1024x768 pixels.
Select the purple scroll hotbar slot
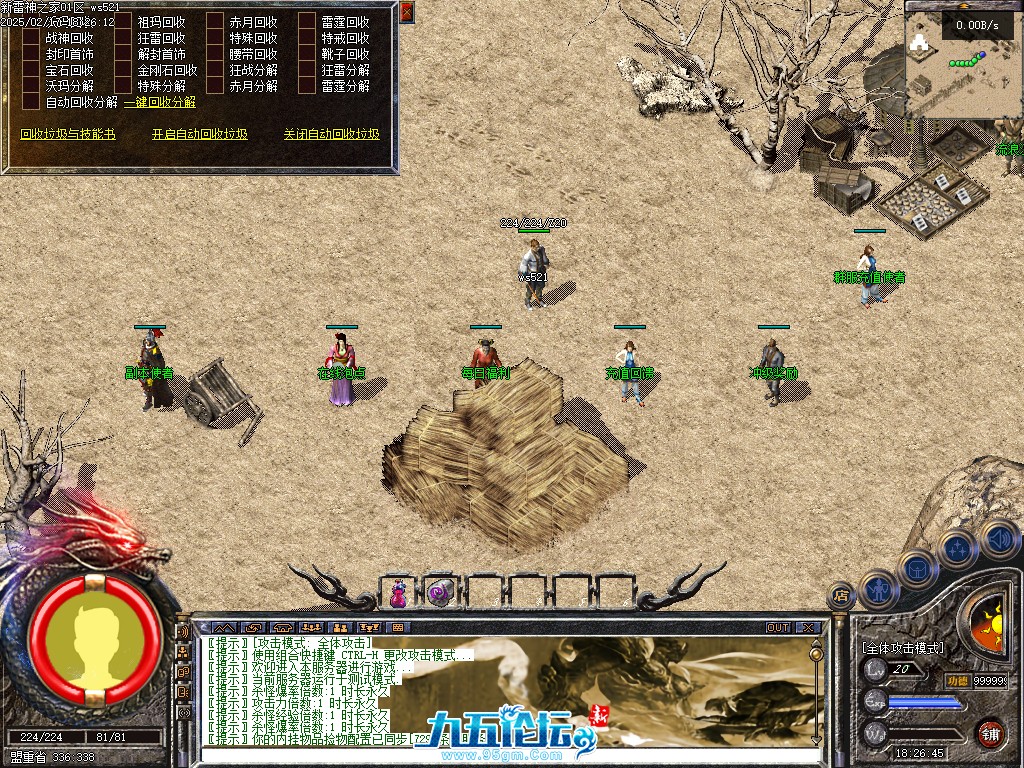[x=440, y=593]
